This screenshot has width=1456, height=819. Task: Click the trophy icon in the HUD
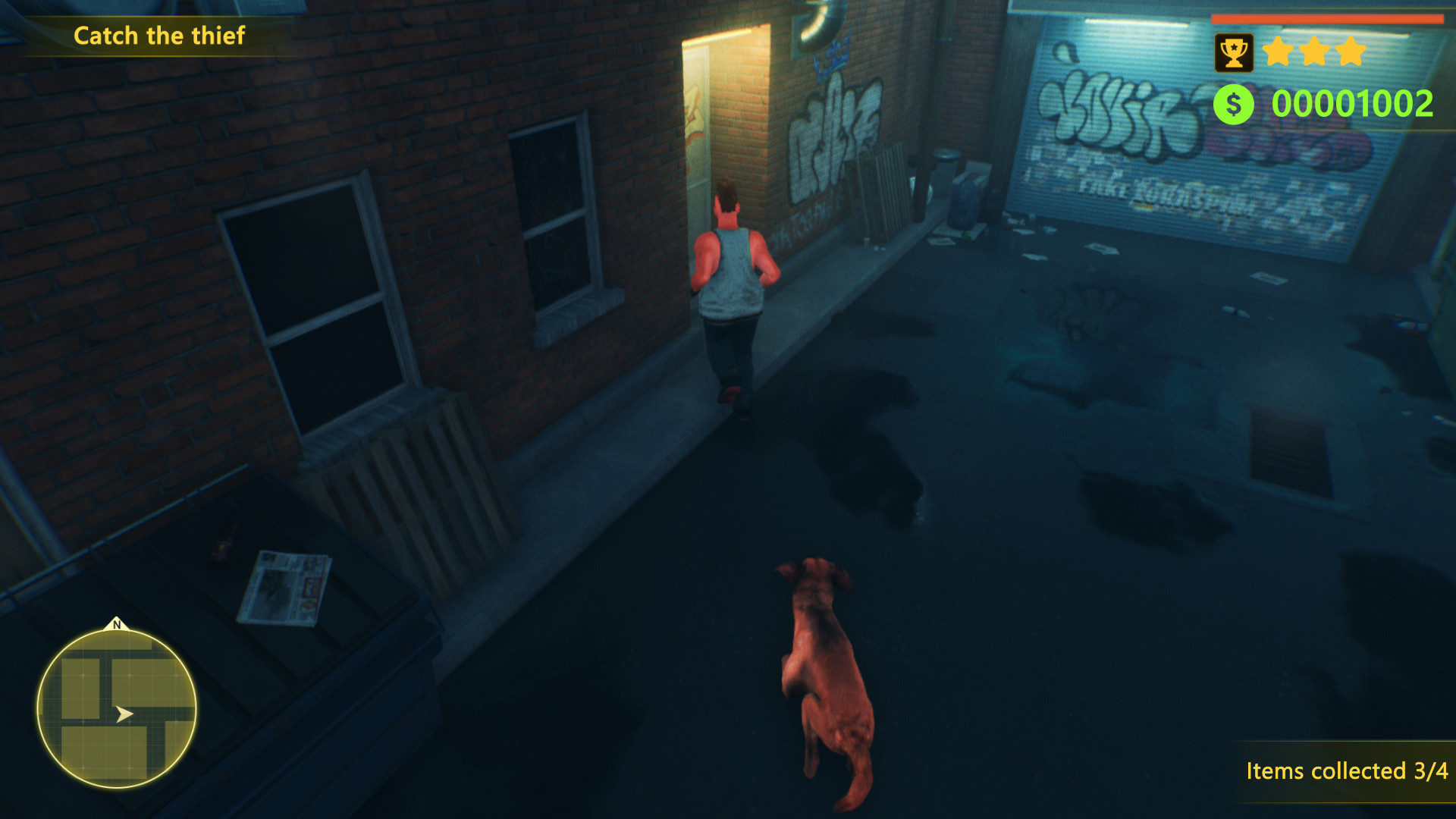pyautogui.click(x=1235, y=50)
